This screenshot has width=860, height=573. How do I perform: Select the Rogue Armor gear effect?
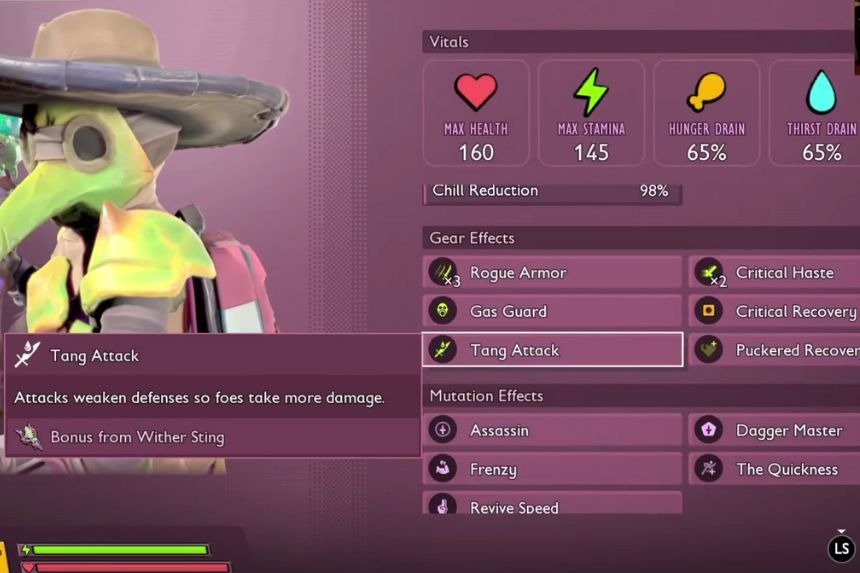553,273
